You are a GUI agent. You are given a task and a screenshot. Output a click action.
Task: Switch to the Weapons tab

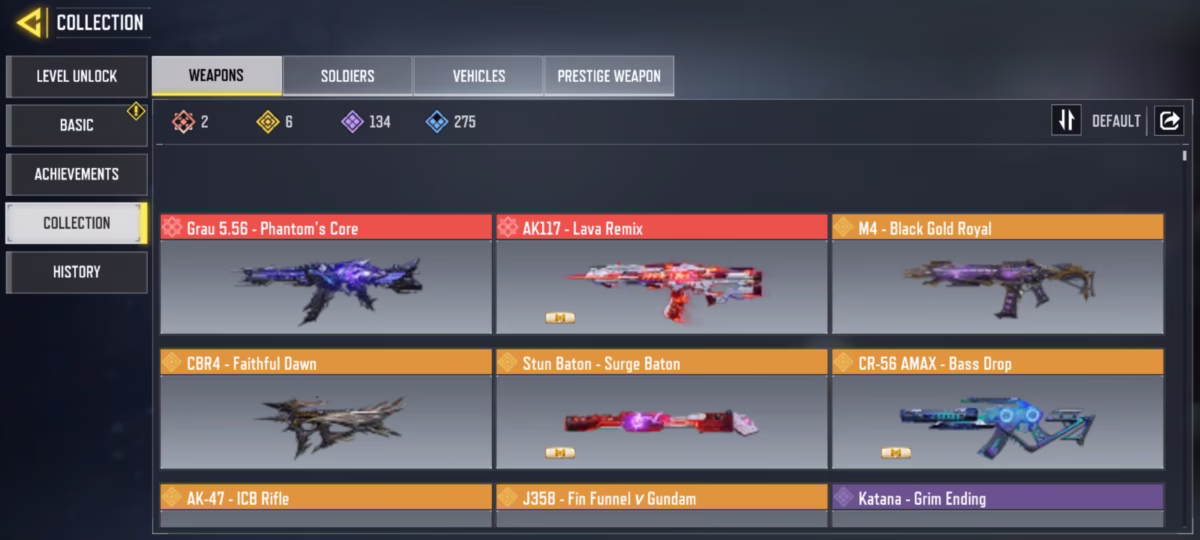coord(216,76)
